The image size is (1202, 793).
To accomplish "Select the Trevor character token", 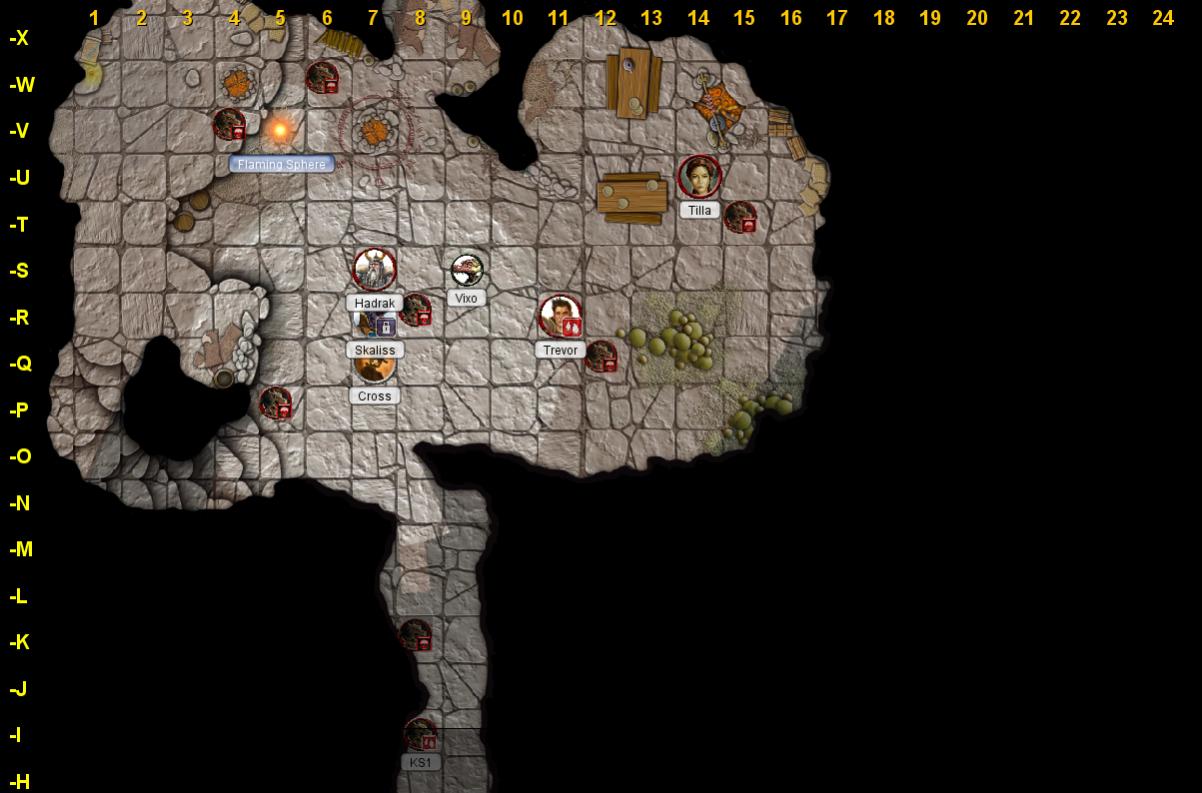I will [560, 315].
